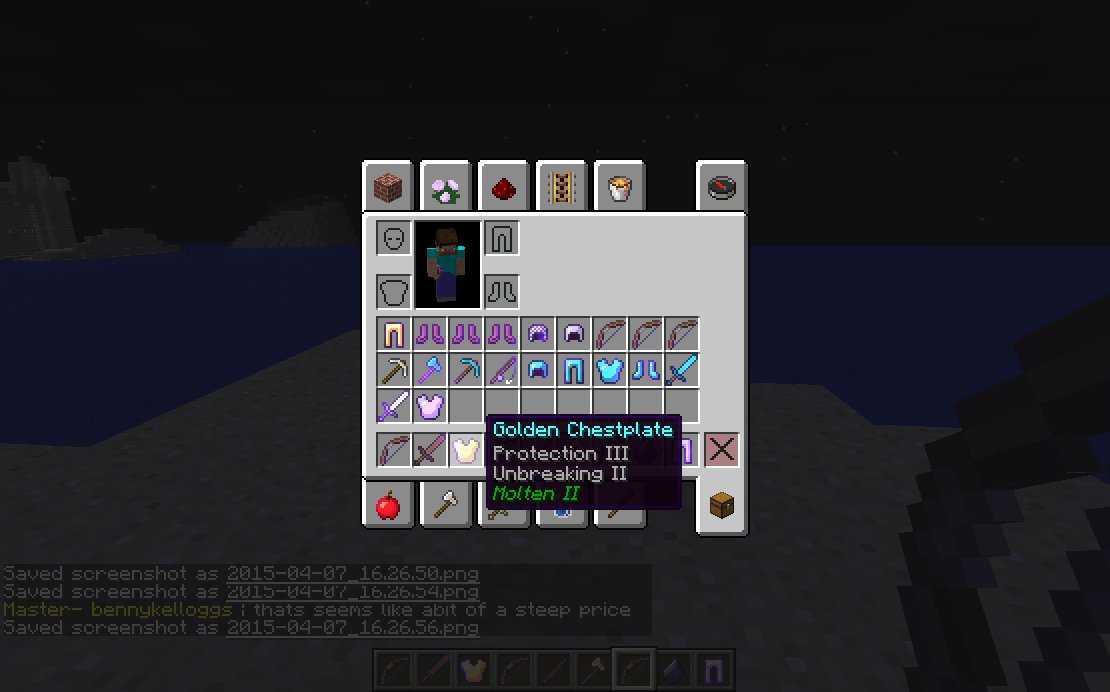This screenshot has width=1110, height=692.
Task: Click the Destroy Item X slot
Action: (x=721, y=450)
